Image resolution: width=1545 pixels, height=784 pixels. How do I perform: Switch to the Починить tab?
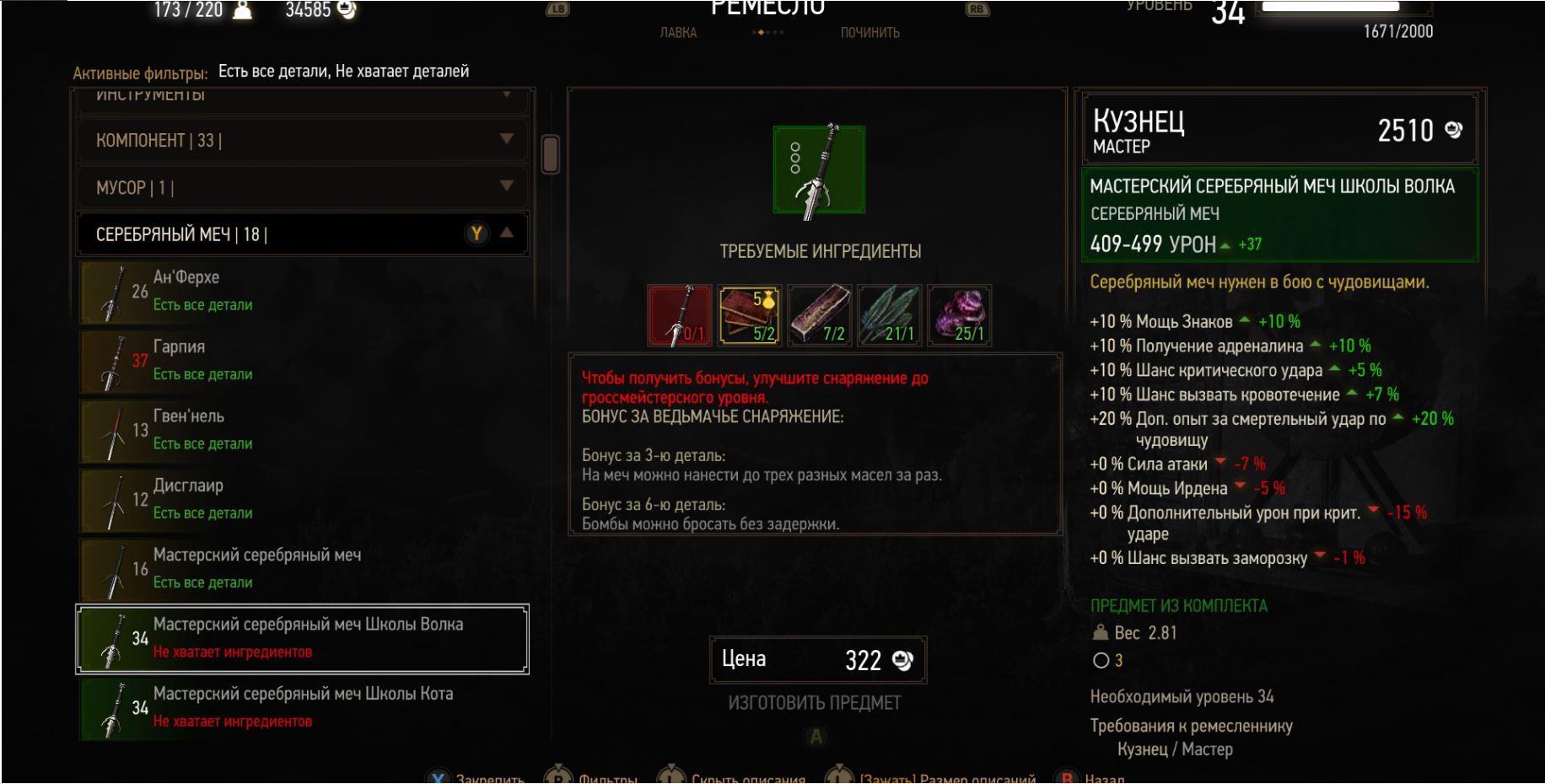tap(869, 33)
